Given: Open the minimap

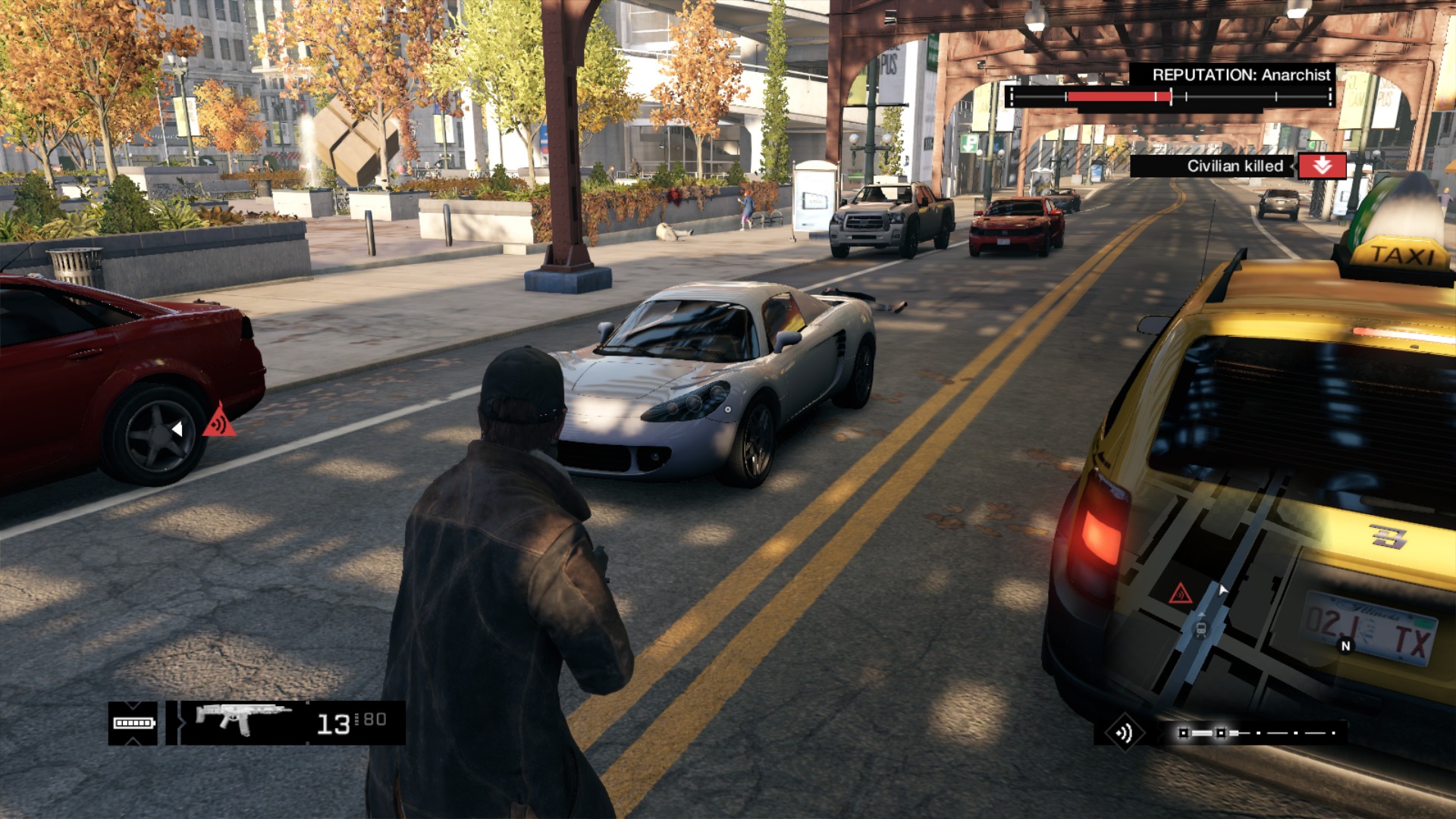Looking at the screenshot, I should (1244, 591).
